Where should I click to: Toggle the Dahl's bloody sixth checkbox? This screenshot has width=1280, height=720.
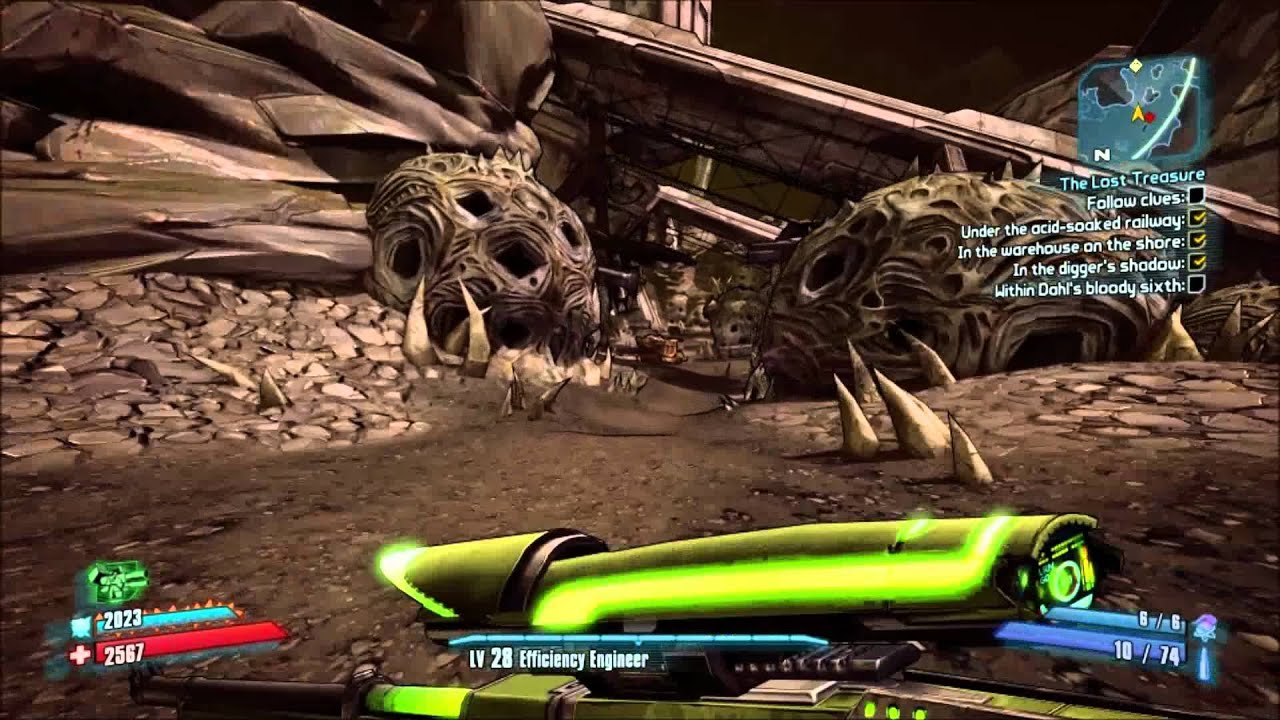(1196, 286)
